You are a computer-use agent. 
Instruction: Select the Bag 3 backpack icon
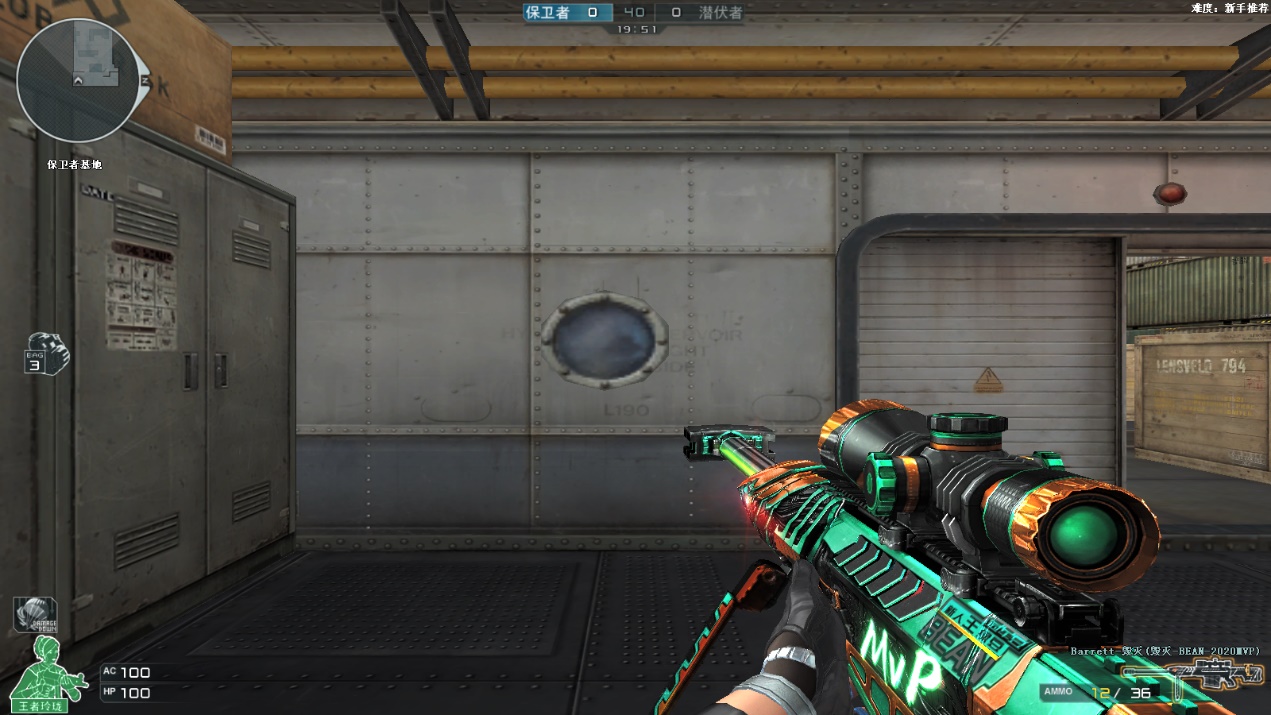tap(47, 353)
